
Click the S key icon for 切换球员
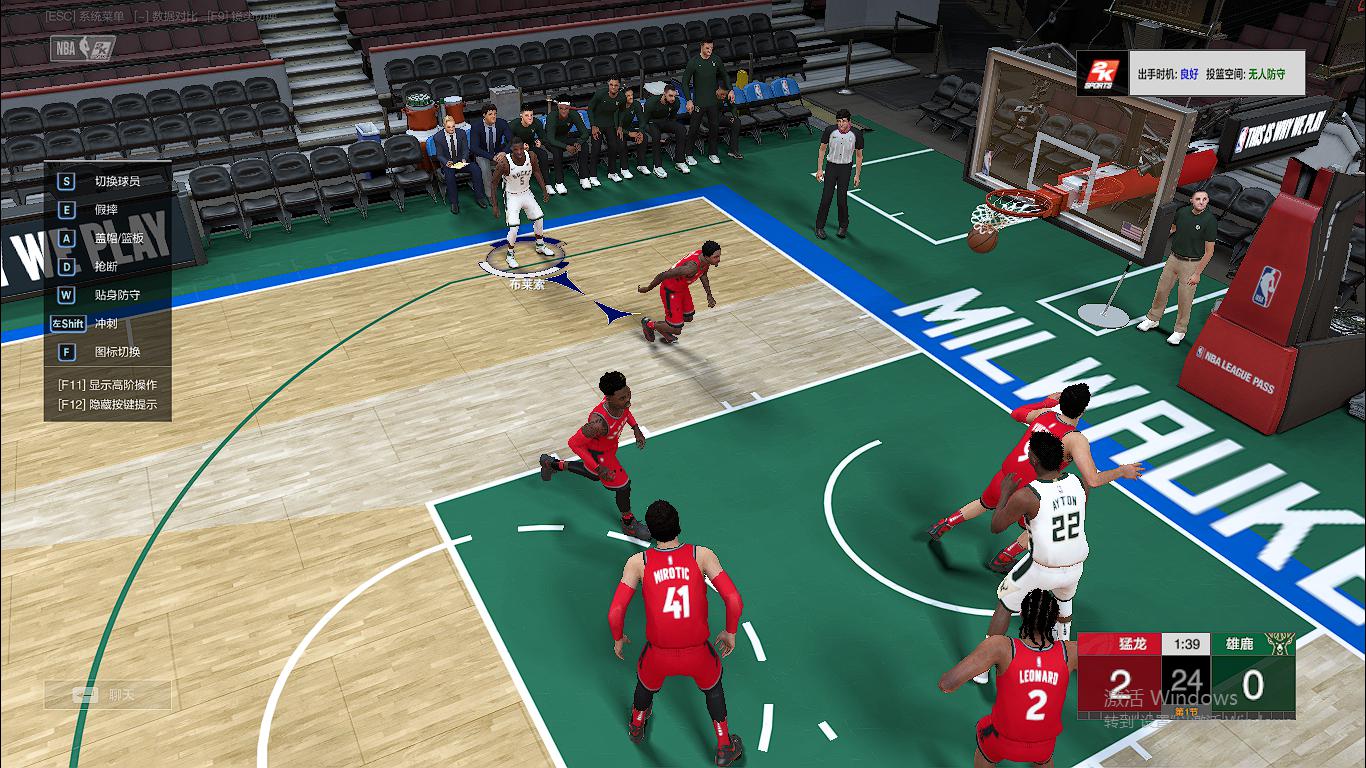64,180
